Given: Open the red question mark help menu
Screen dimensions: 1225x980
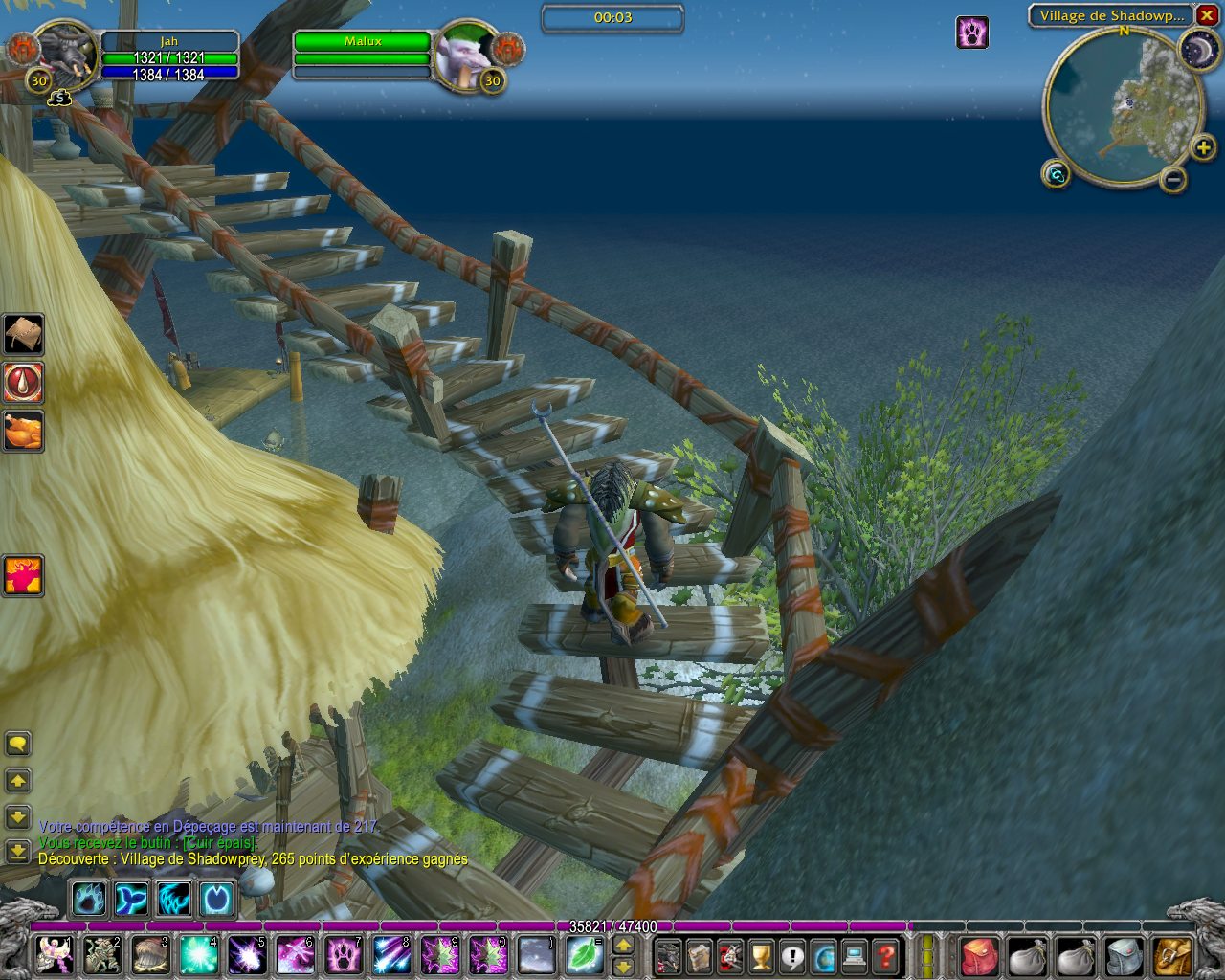Looking at the screenshot, I should [886, 955].
